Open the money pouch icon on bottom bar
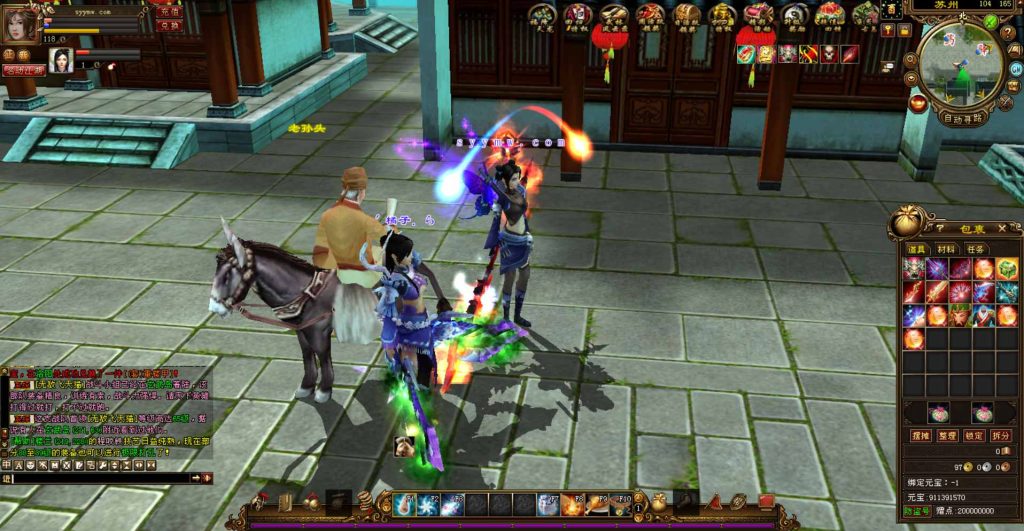This screenshot has width=1024, height=531. (657, 502)
